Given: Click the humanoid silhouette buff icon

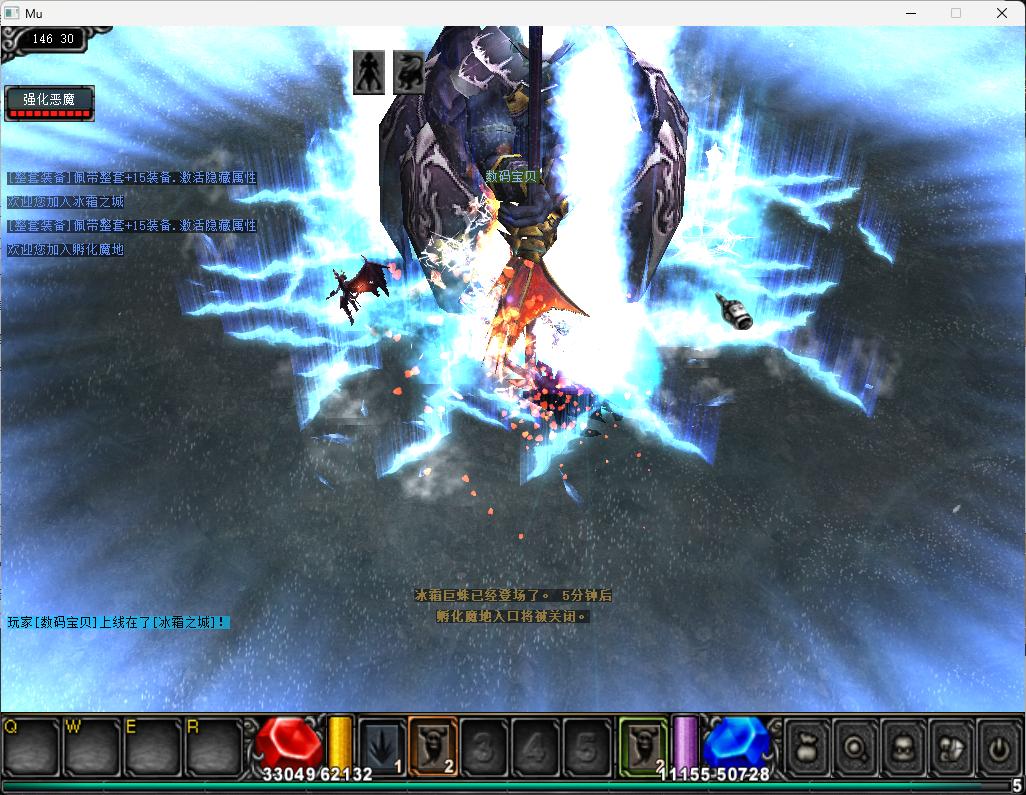Looking at the screenshot, I should click(369, 72).
